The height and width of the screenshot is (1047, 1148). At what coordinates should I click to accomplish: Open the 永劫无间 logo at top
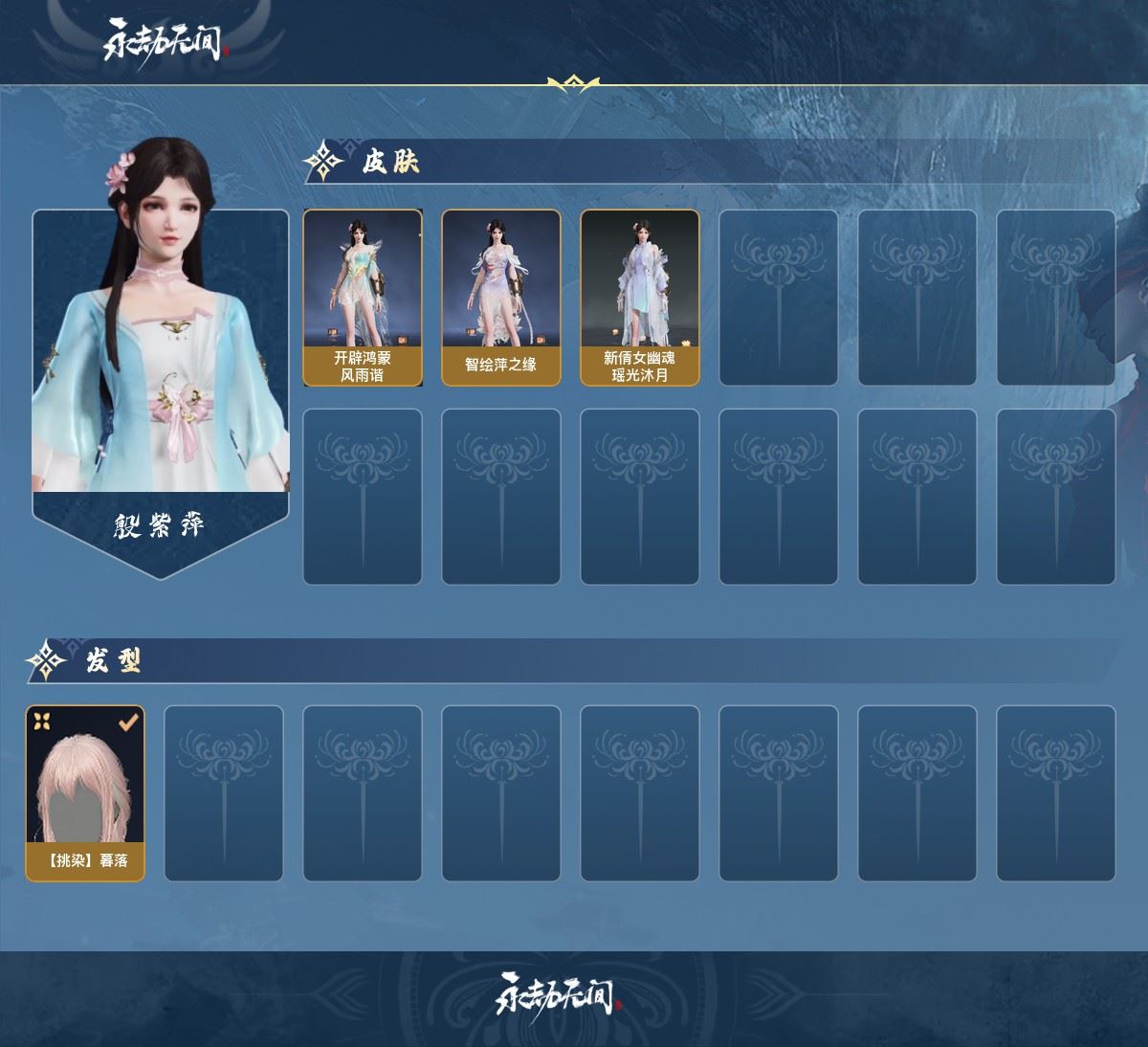pyautogui.click(x=166, y=42)
